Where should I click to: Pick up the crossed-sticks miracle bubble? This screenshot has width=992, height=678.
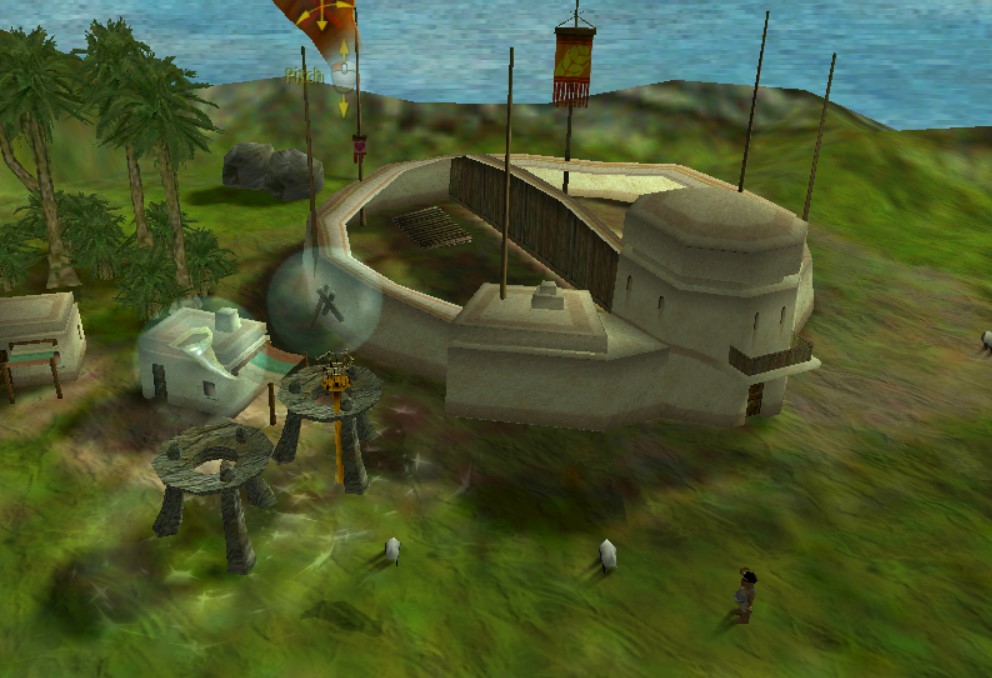pyautogui.click(x=324, y=303)
